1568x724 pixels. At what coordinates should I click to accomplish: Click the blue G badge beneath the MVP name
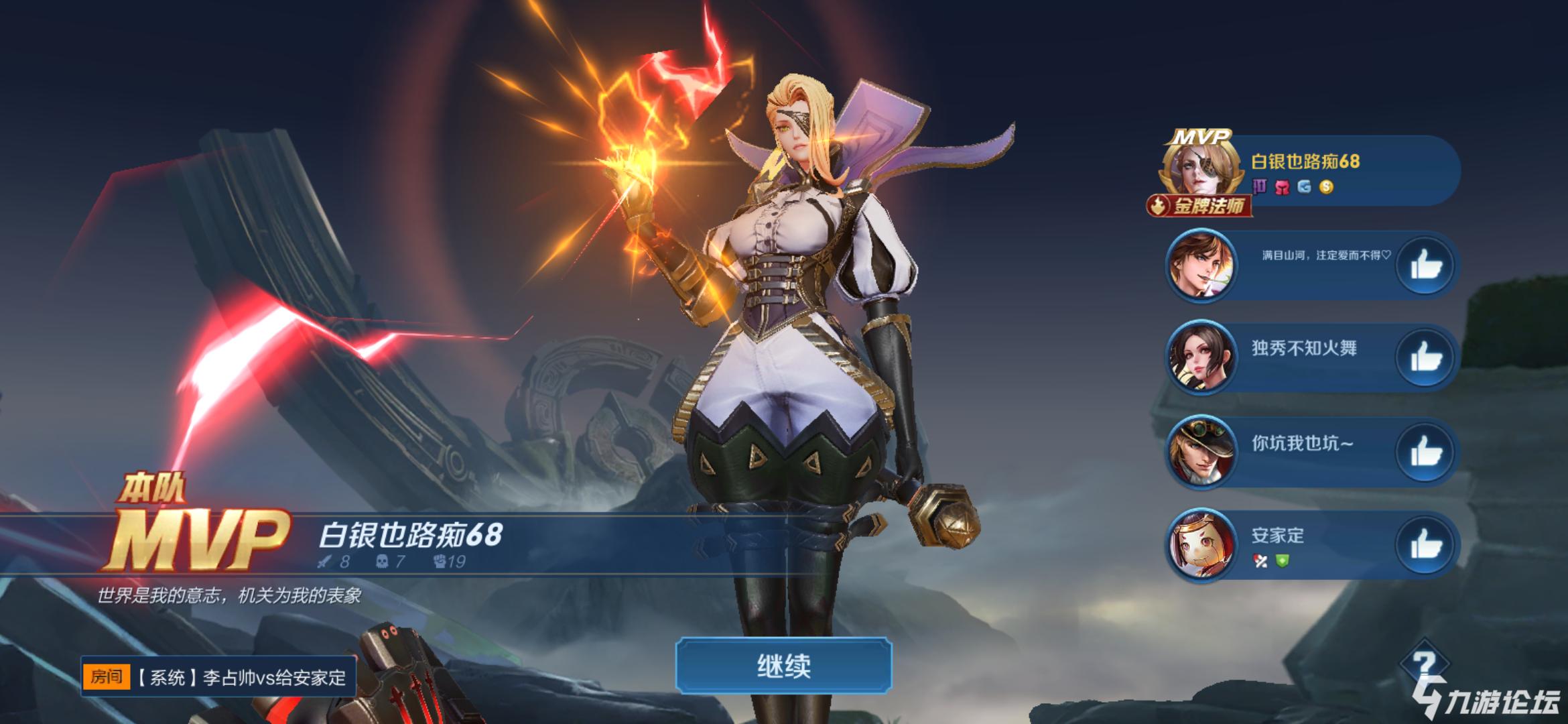coord(1303,186)
